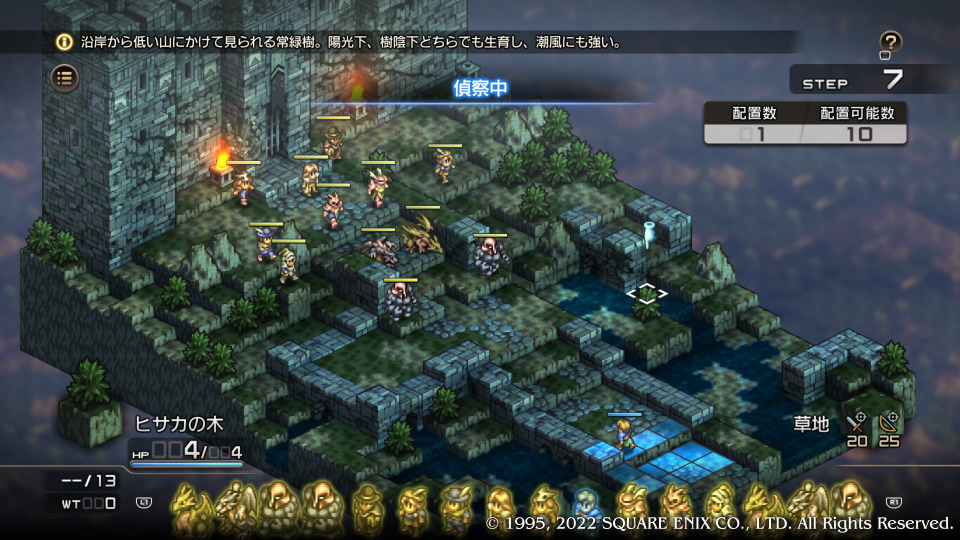Click the question mark help icon
The image size is (960, 540).
tap(890, 43)
